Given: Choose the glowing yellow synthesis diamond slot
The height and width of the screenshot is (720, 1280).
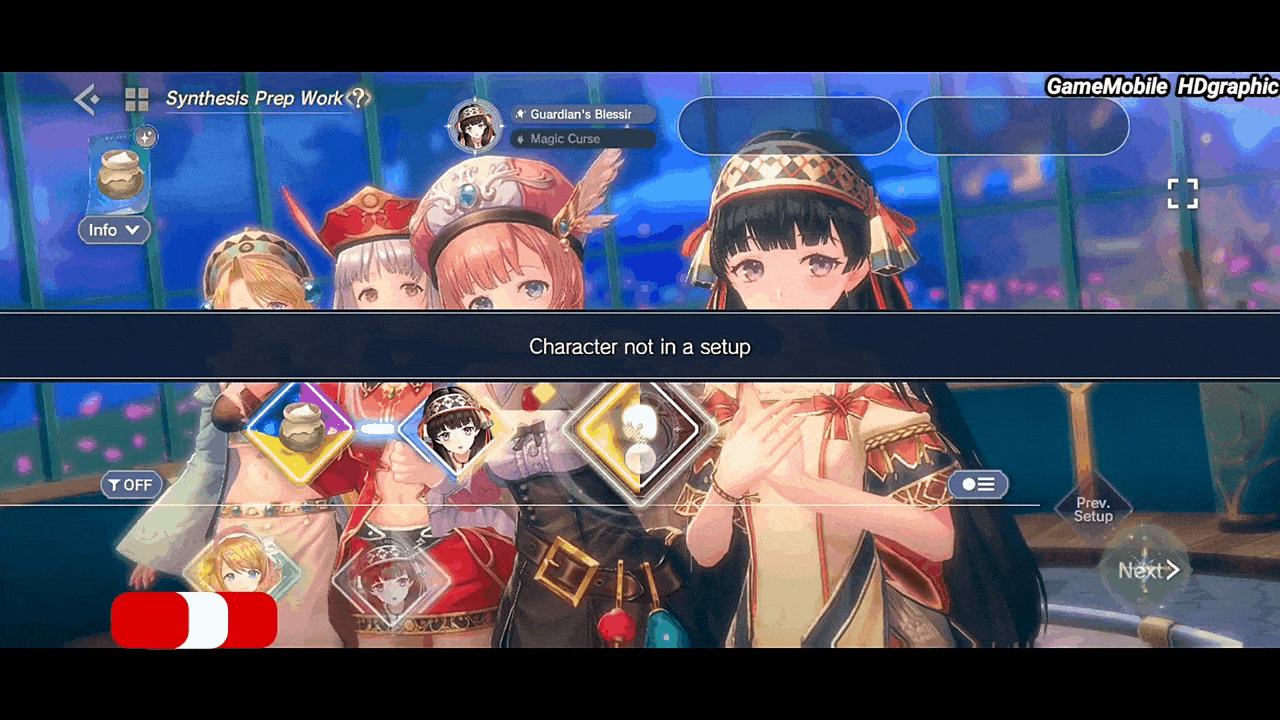Looking at the screenshot, I should tap(640, 430).
